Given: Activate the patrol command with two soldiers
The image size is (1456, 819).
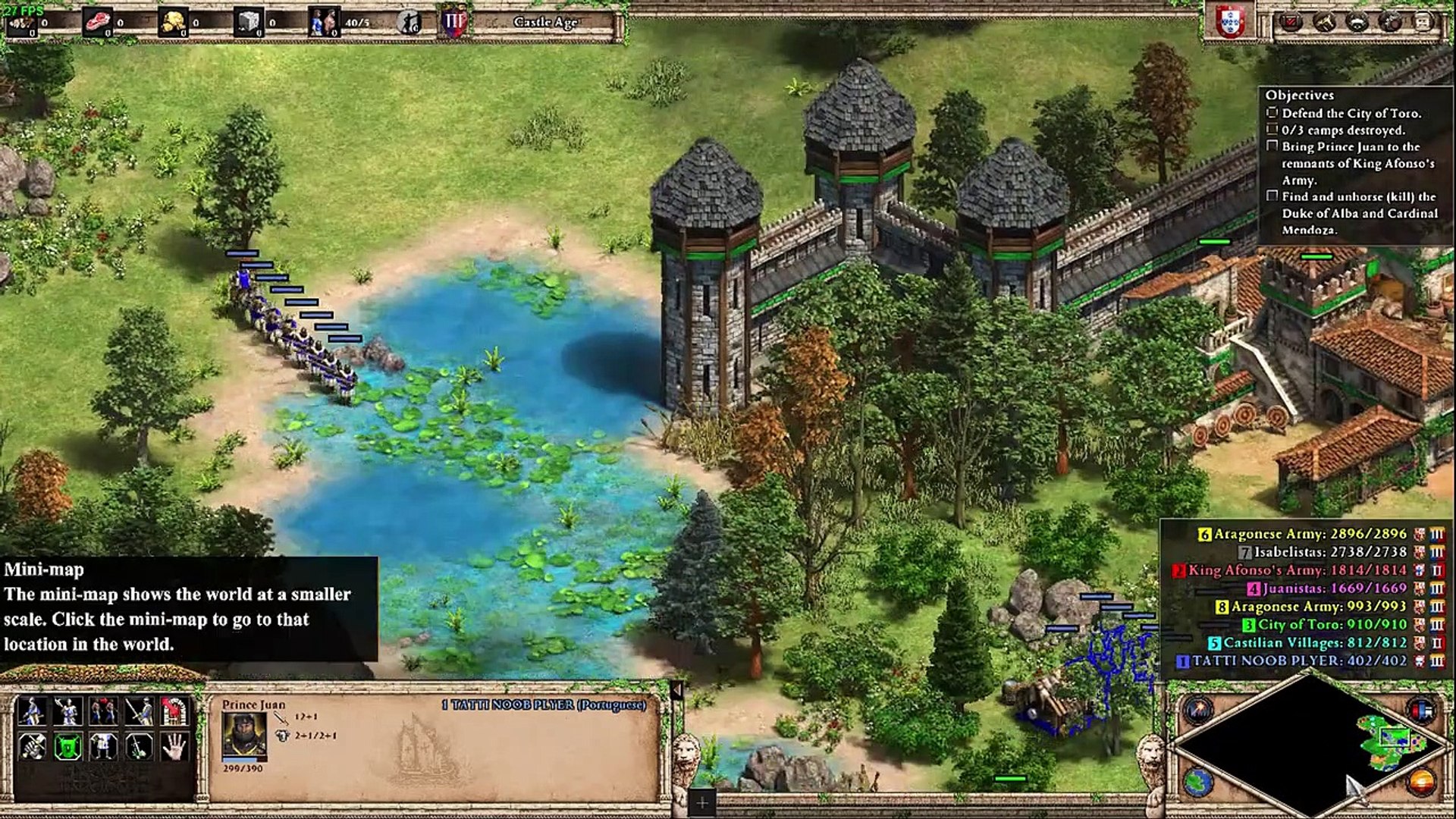Looking at the screenshot, I should tap(103, 711).
